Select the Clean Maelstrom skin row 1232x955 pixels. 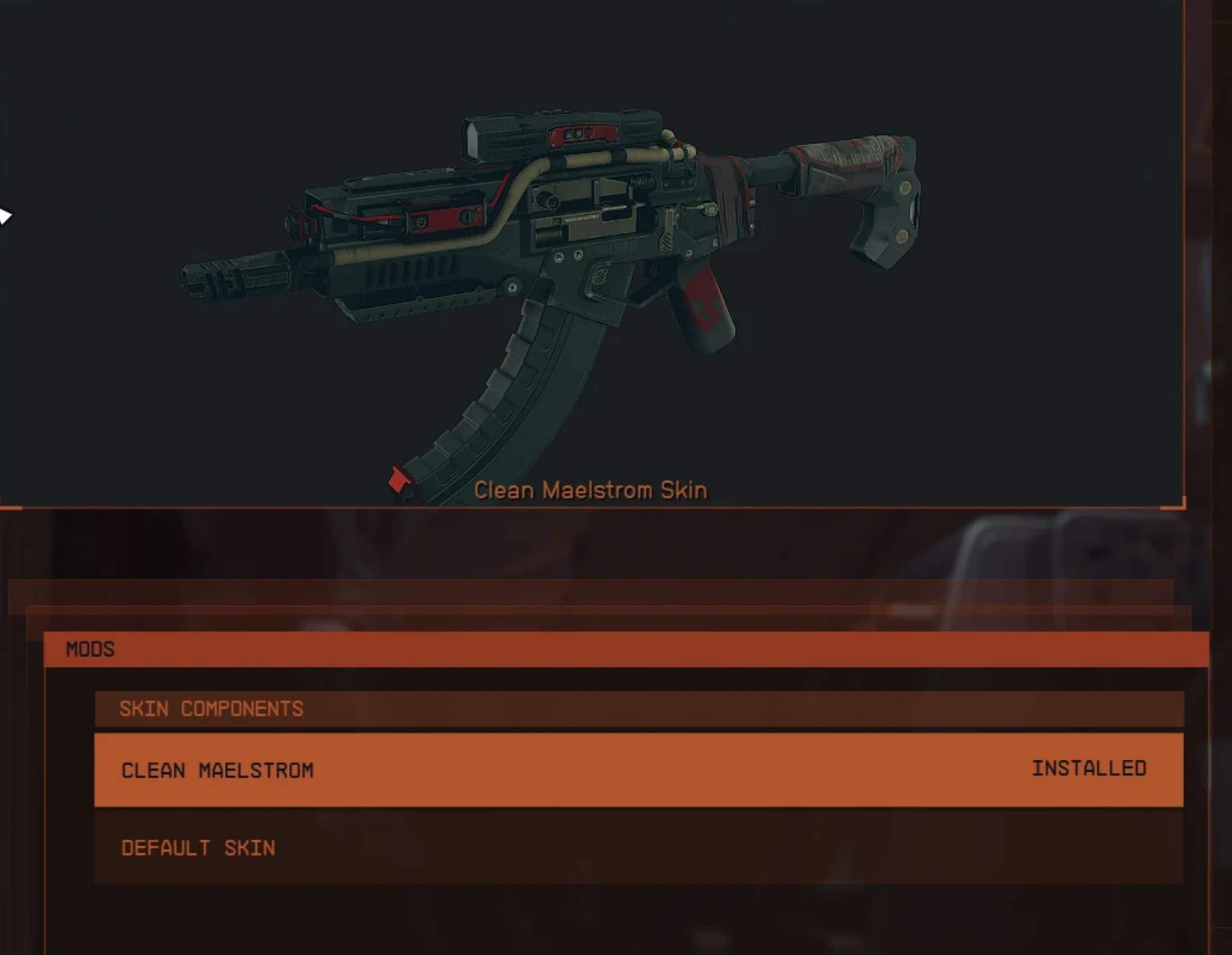638,769
